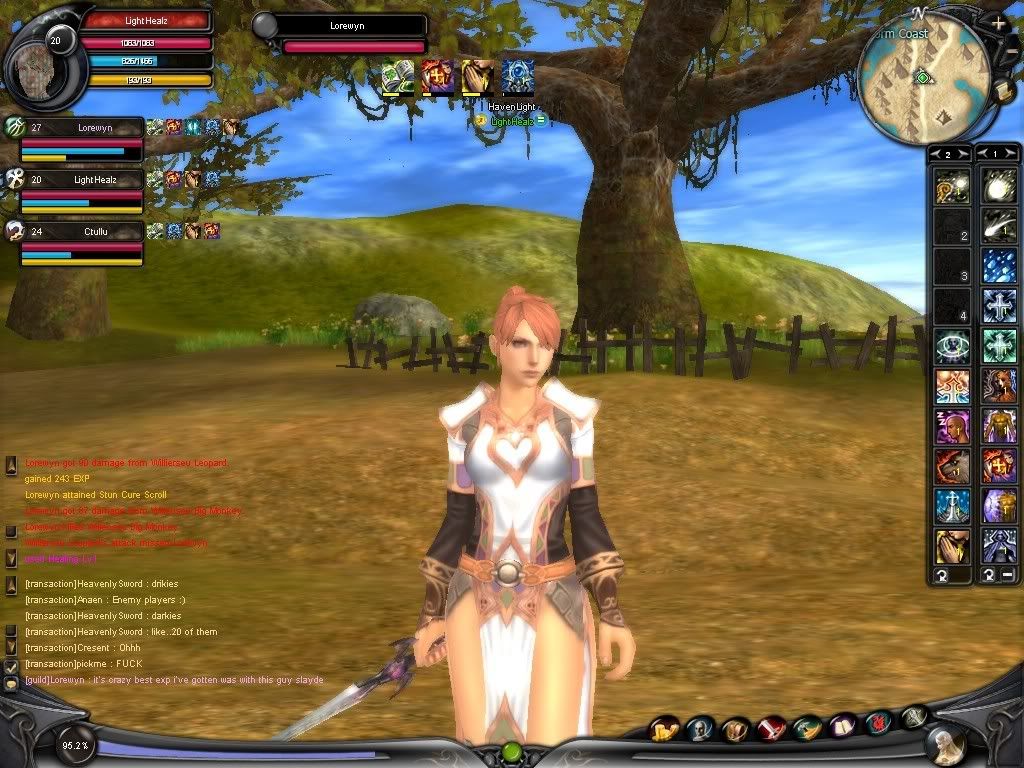Use the praying hands skill in hotbar

coord(950,547)
